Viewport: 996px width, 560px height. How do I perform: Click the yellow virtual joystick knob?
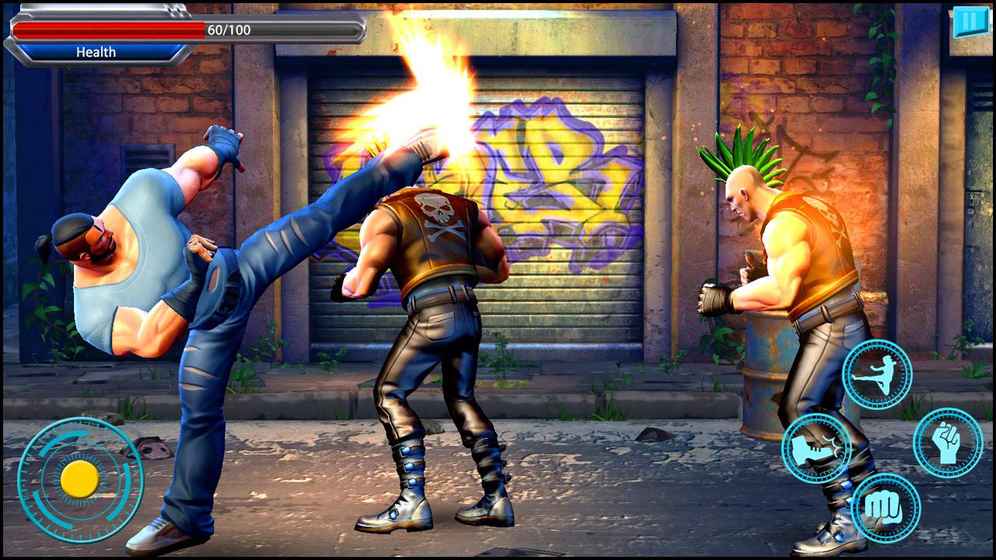(x=79, y=480)
